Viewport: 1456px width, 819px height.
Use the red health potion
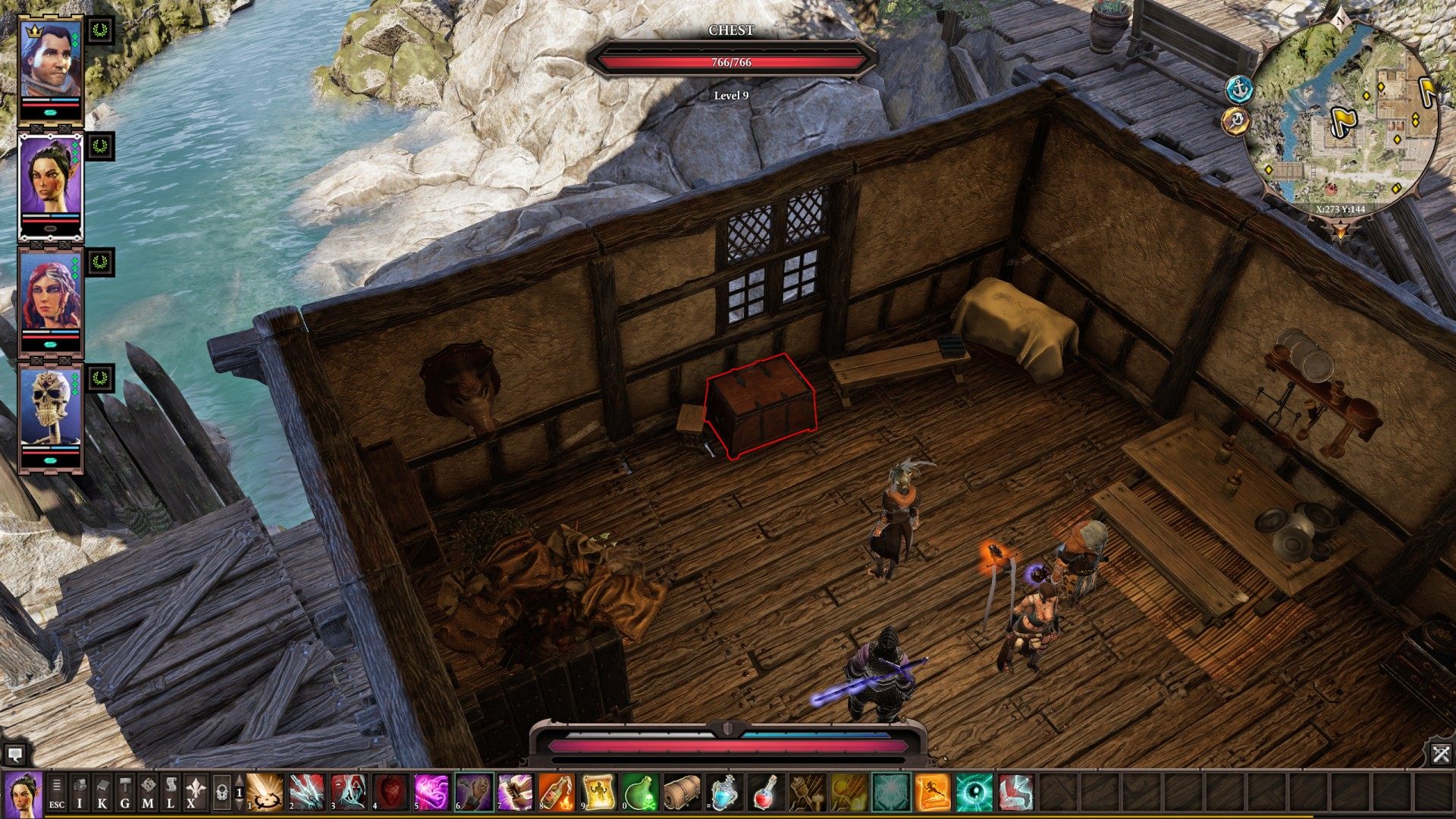[x=764, y=792]
